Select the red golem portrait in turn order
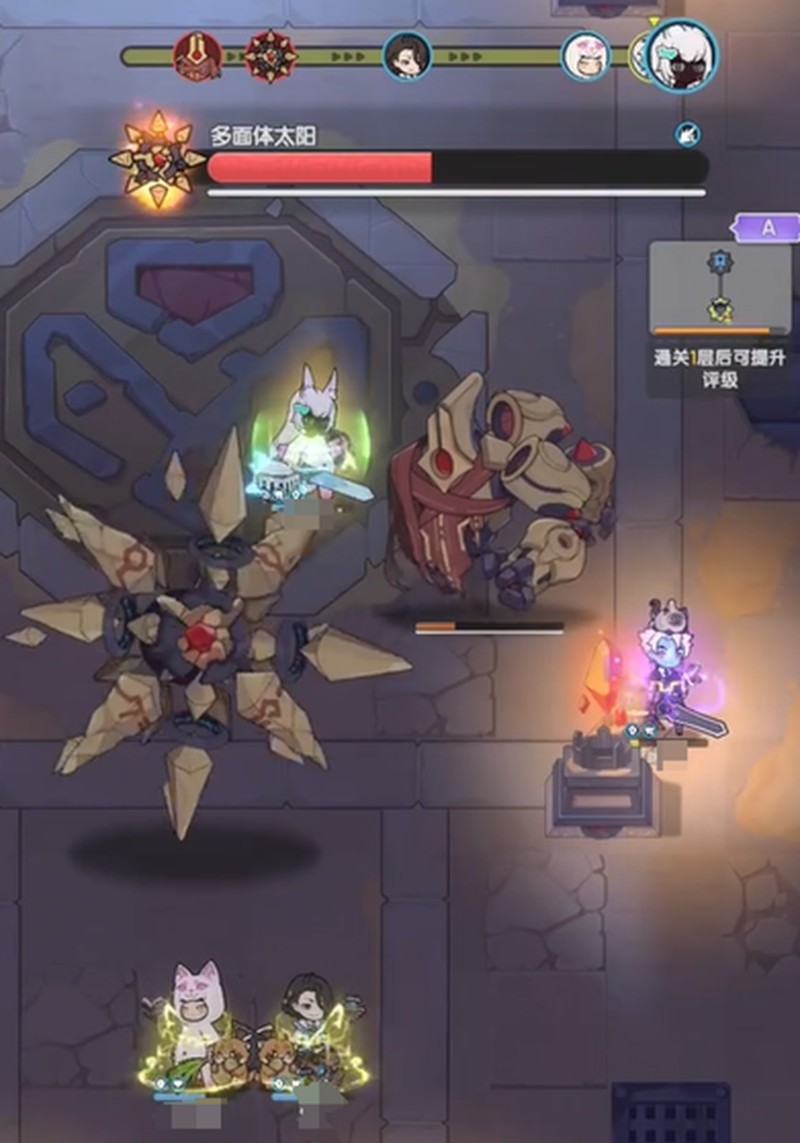The height and width of the screenshot is (1143, 800). click(x=197, y=54)
